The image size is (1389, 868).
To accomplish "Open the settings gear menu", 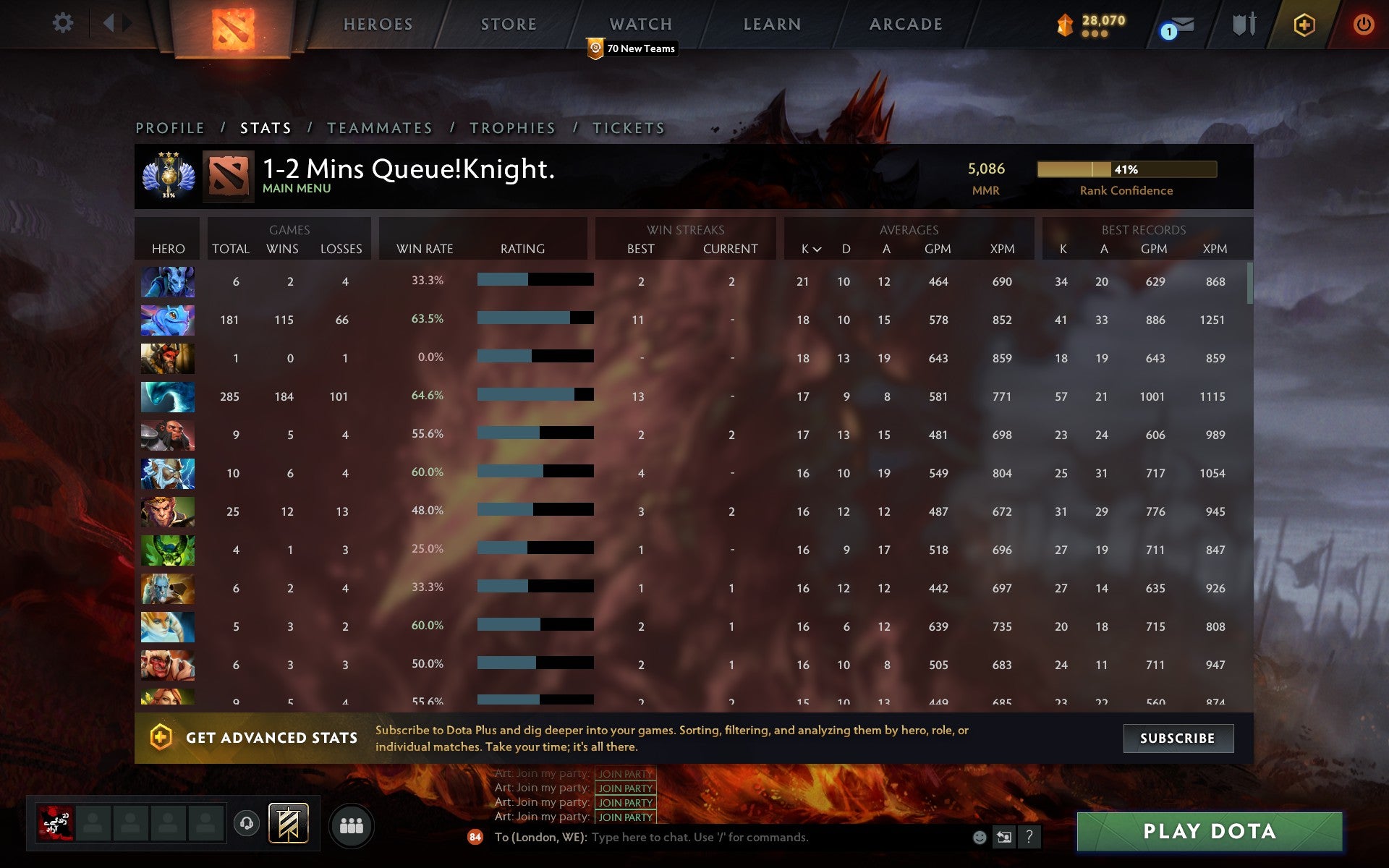I will coord(64,22).
